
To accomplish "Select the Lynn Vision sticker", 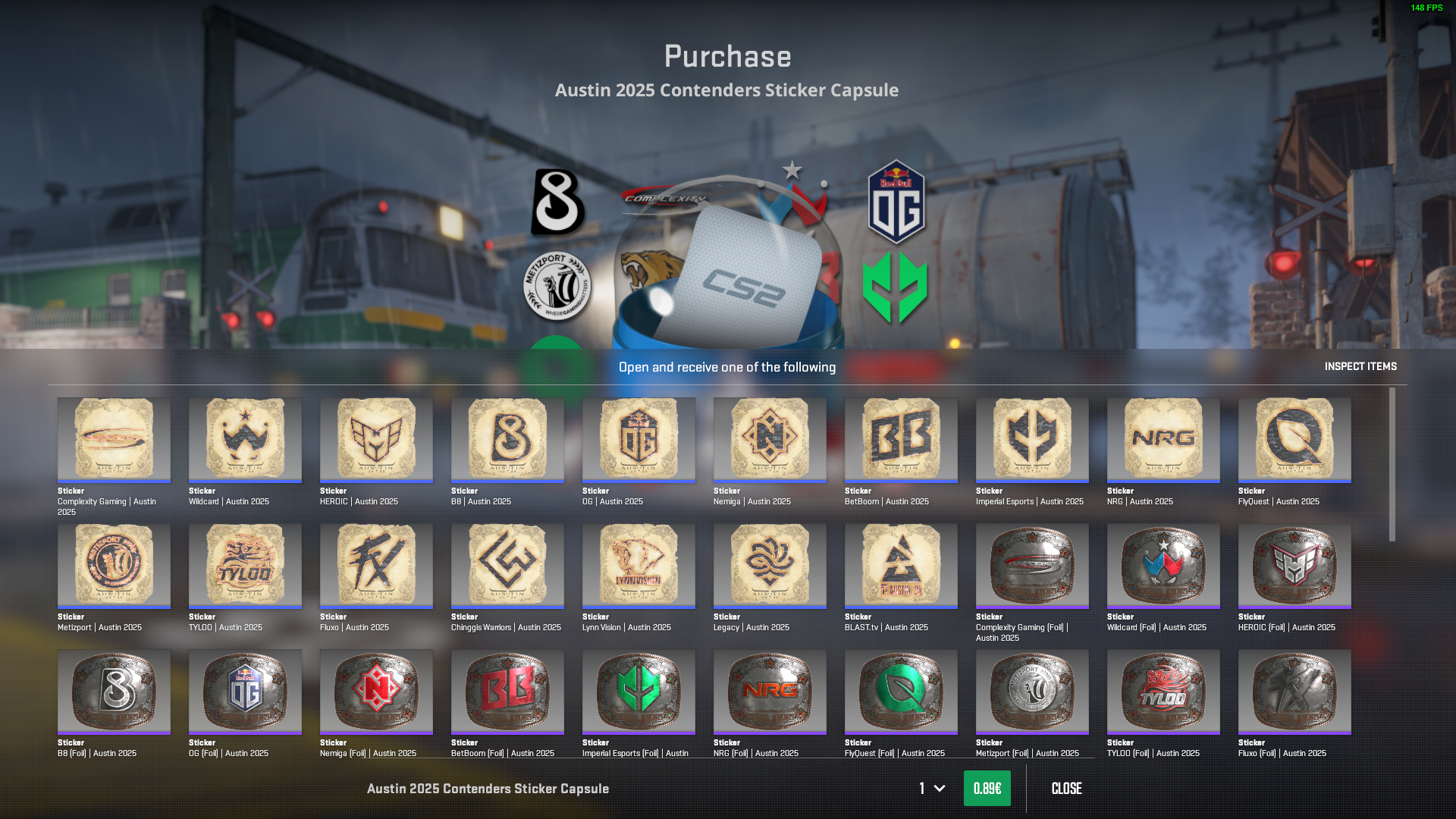I will pos(639,565).
